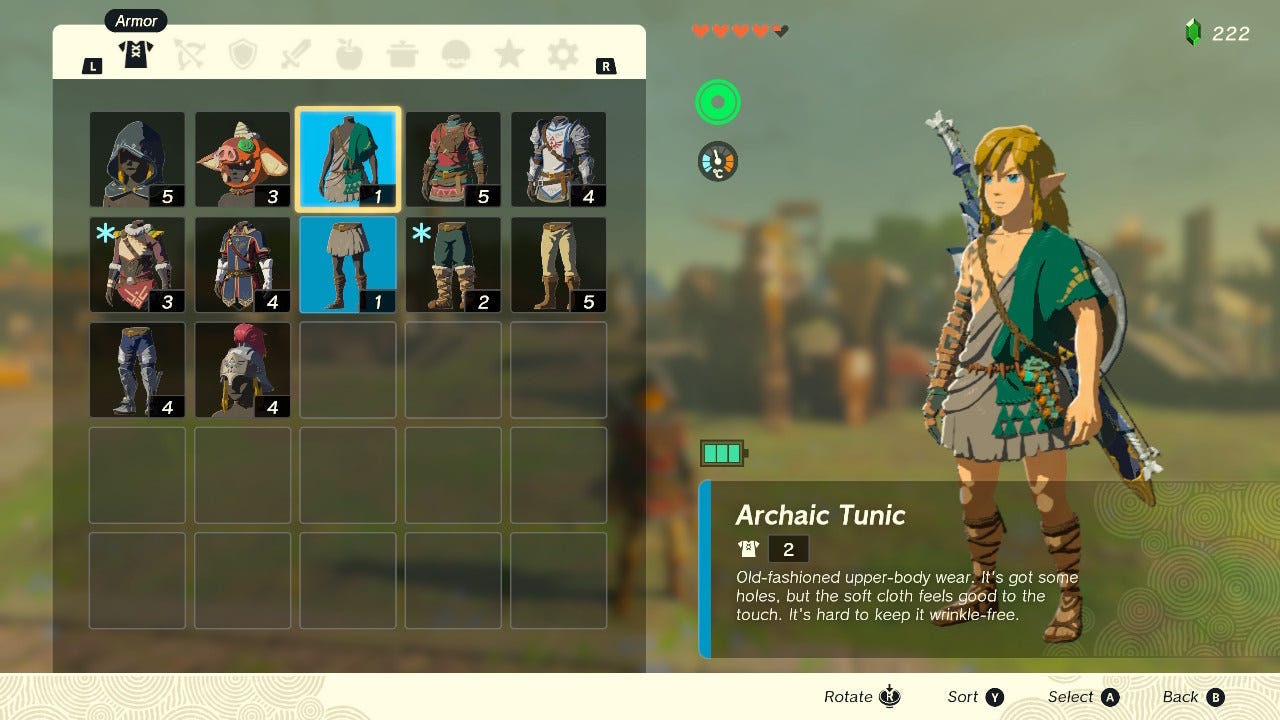Select the Hylian Hood armor thumbnail
The width and height of the screenshot is (1280, 720).
[136, 155]
